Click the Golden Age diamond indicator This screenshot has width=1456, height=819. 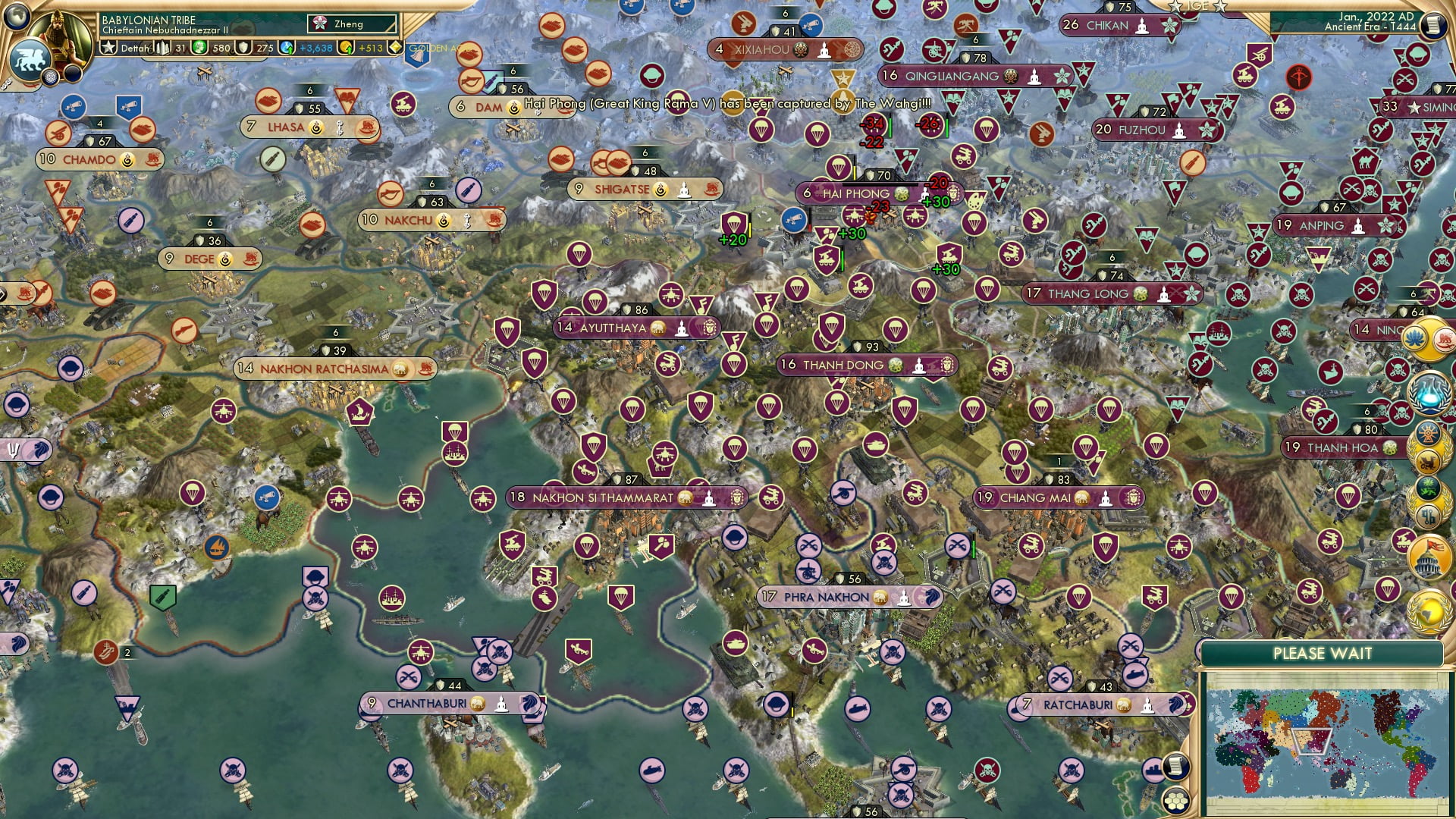pos(396,47)
